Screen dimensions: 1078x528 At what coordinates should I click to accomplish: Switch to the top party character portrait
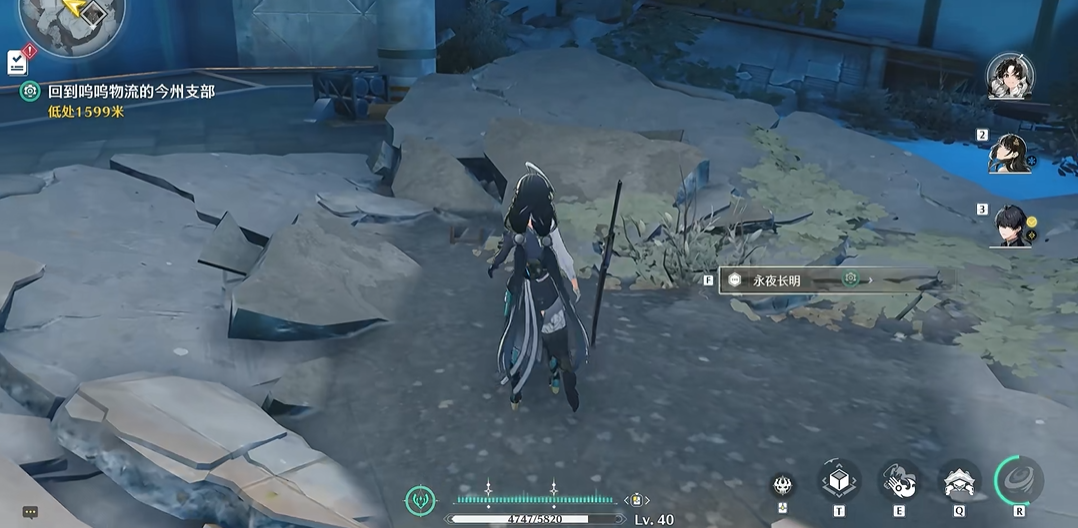(1009, 77)
